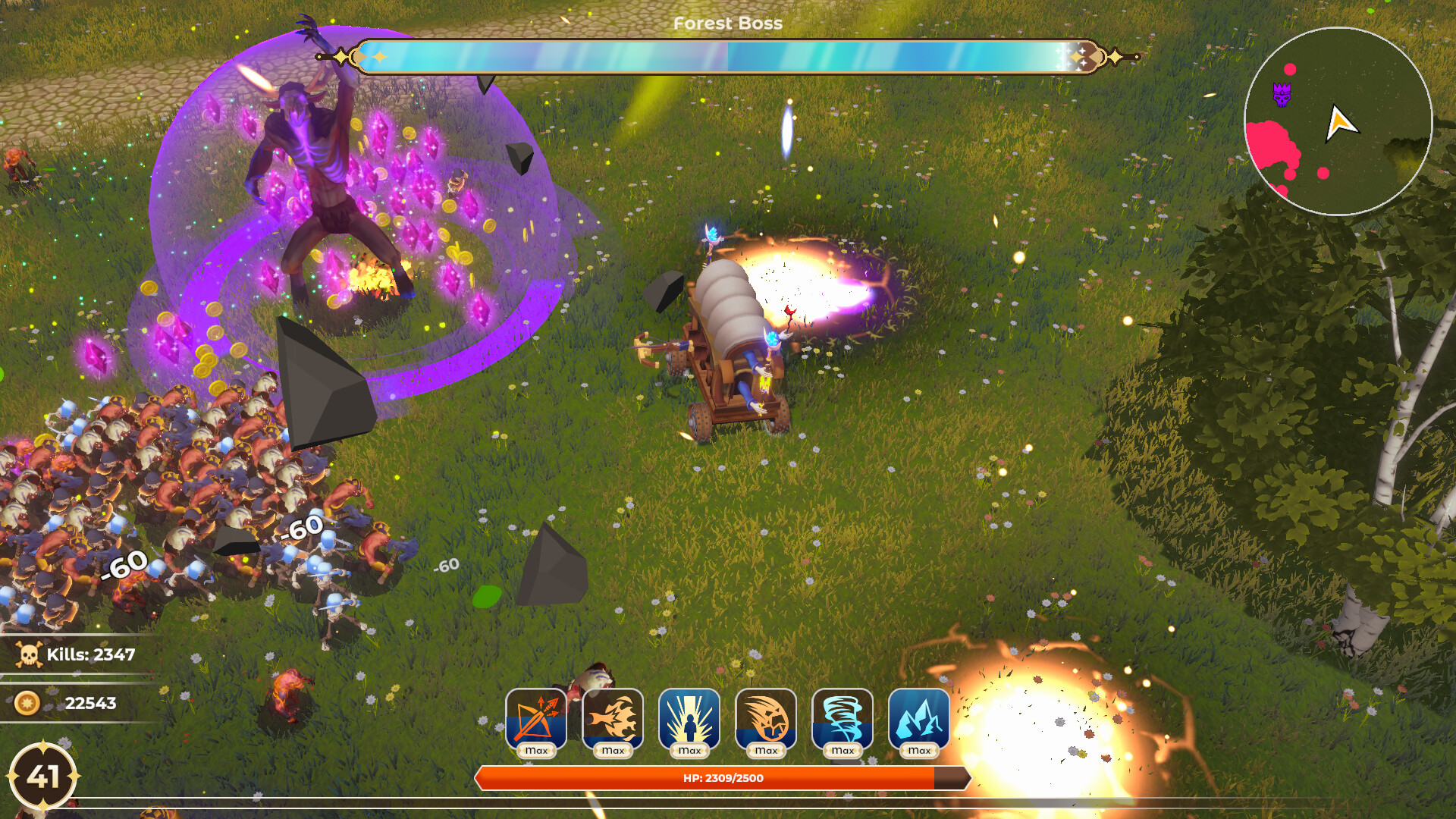The height and width of the screenshot is (819, 1456).
Task: Click the Max label under the tornado ability
Action: (x=843, y=751)
